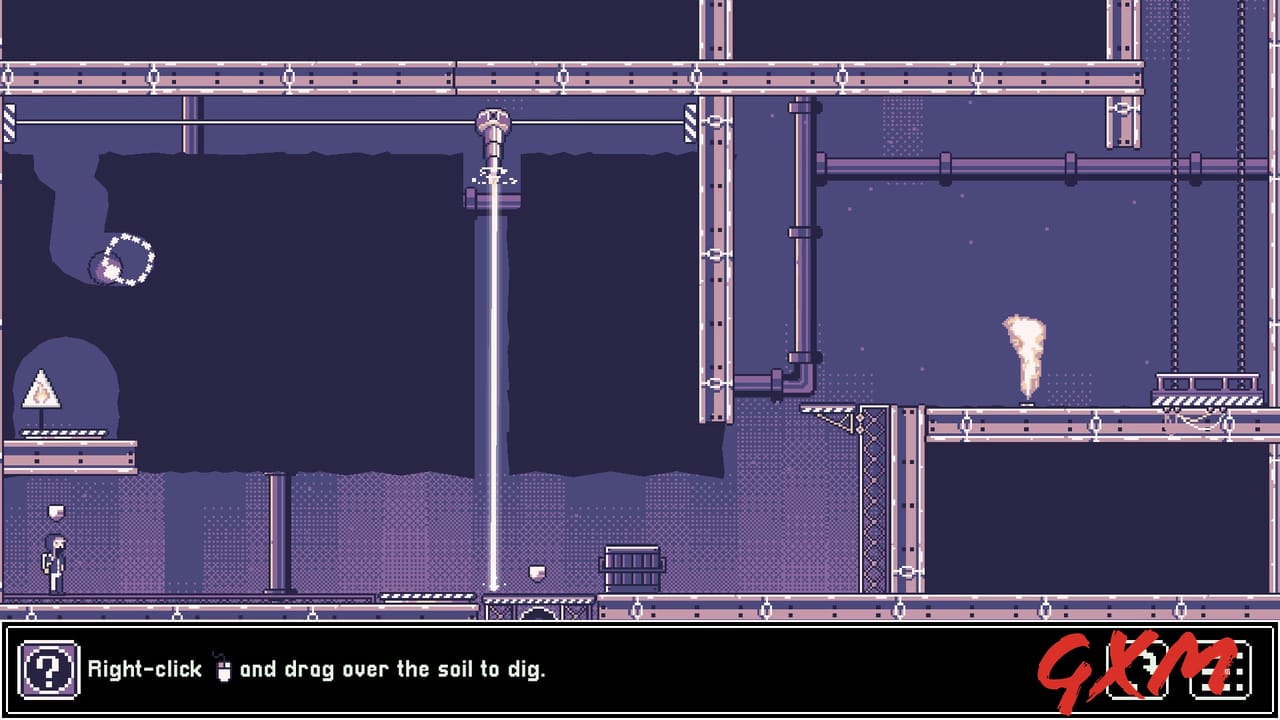
Task: Click the small white pebble beside the beam
Action: (535, 572)
